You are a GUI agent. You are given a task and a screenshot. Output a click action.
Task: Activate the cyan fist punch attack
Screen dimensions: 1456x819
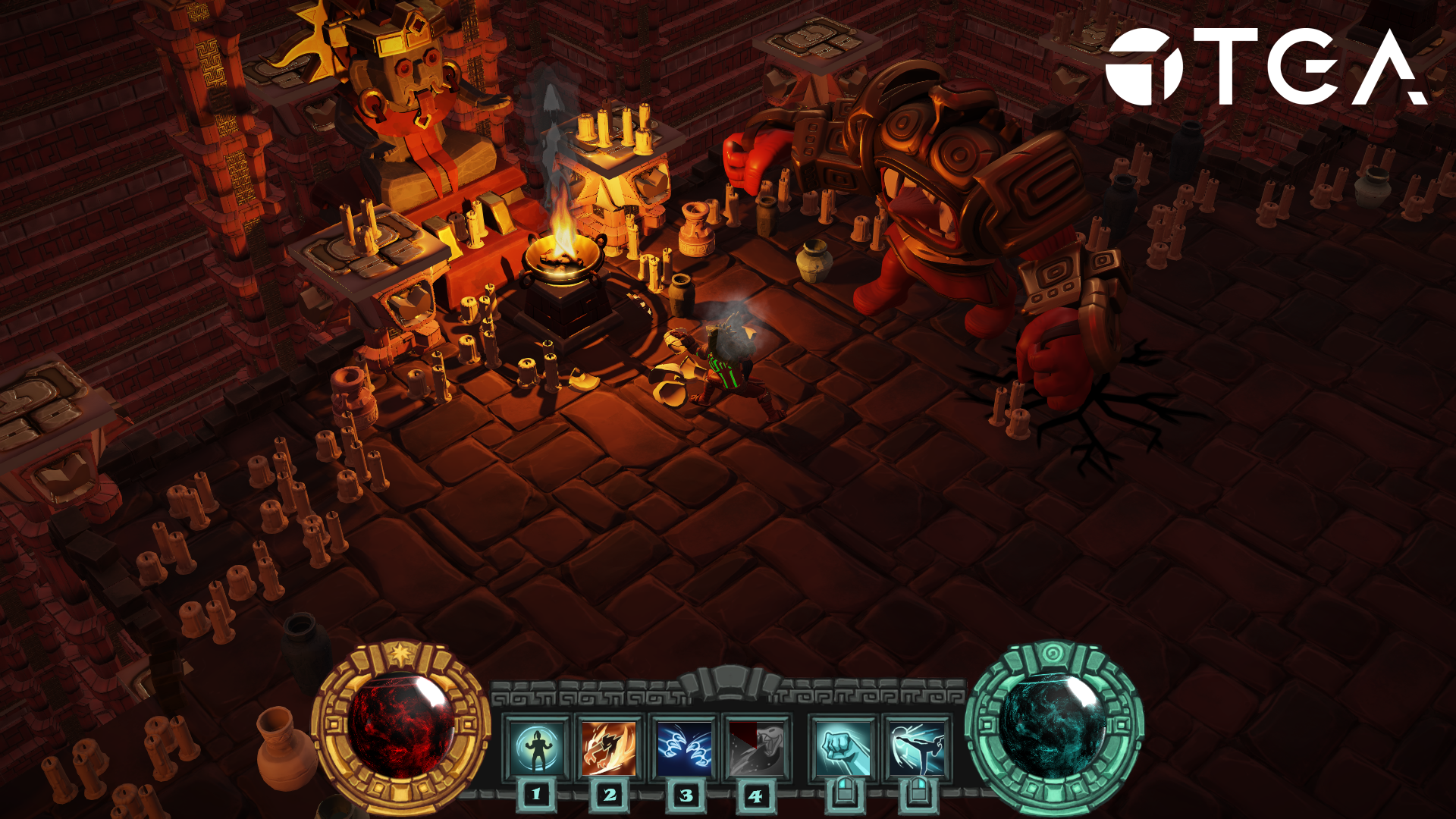point(843,748)
